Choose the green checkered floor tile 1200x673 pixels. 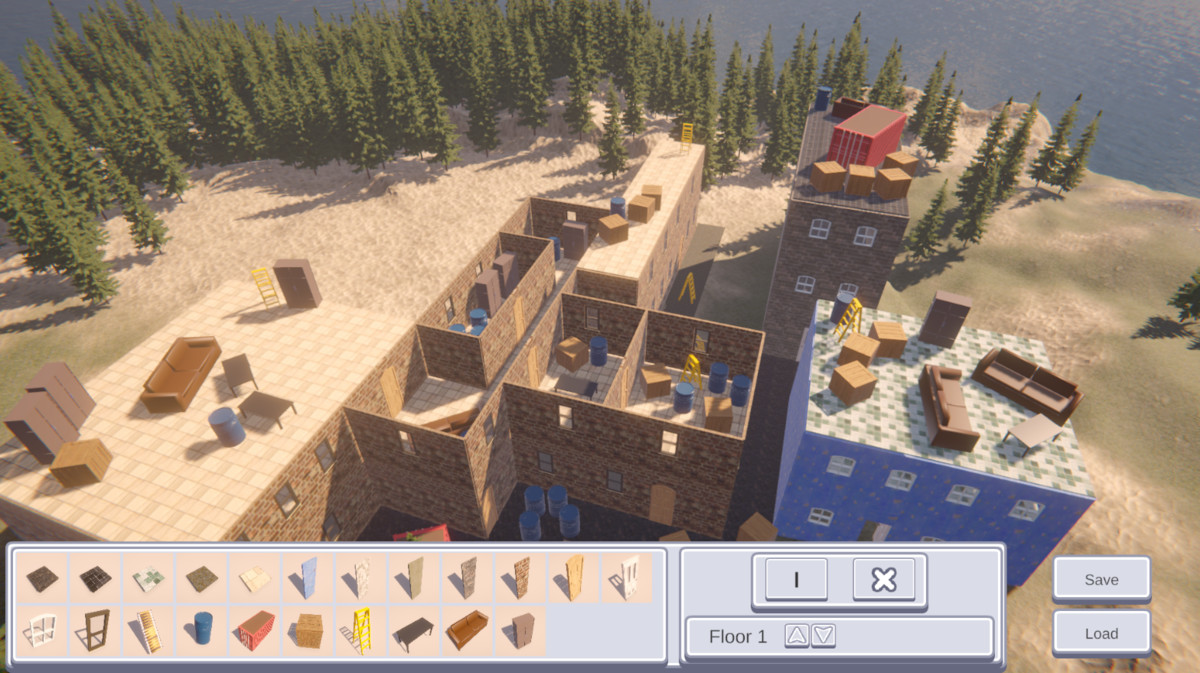148,577
